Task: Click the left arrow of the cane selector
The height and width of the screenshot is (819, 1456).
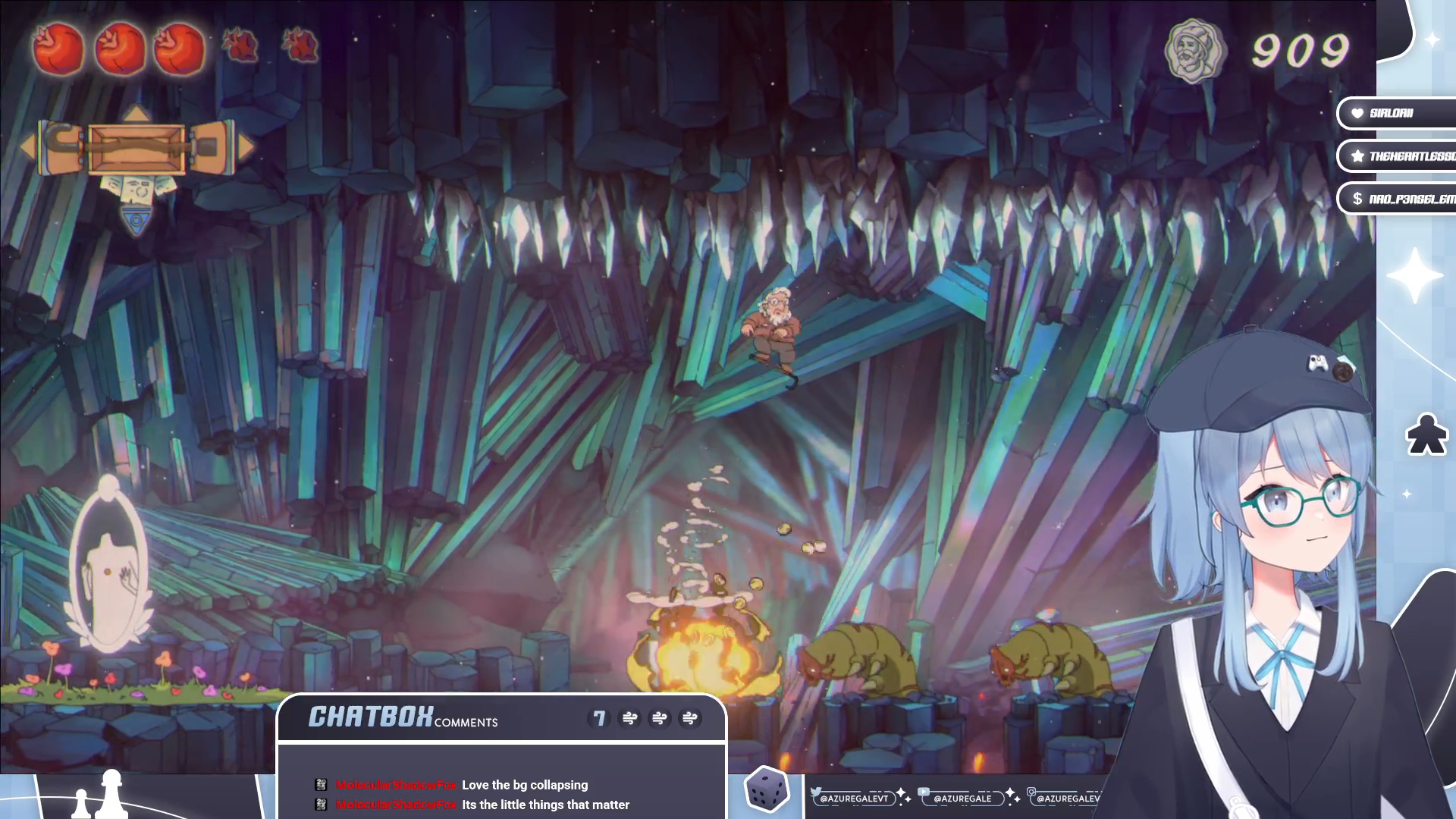Action: pos(27,147)
